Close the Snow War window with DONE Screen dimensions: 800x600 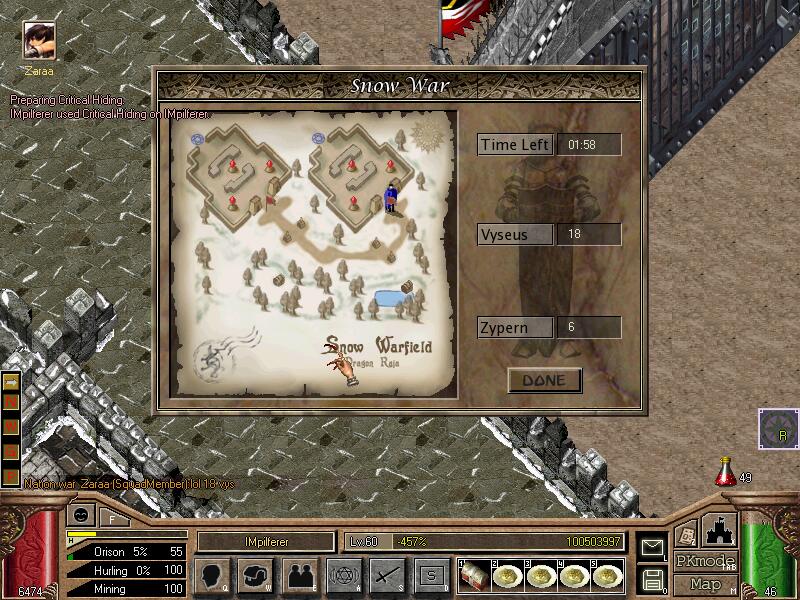click(x=544, y=380)
